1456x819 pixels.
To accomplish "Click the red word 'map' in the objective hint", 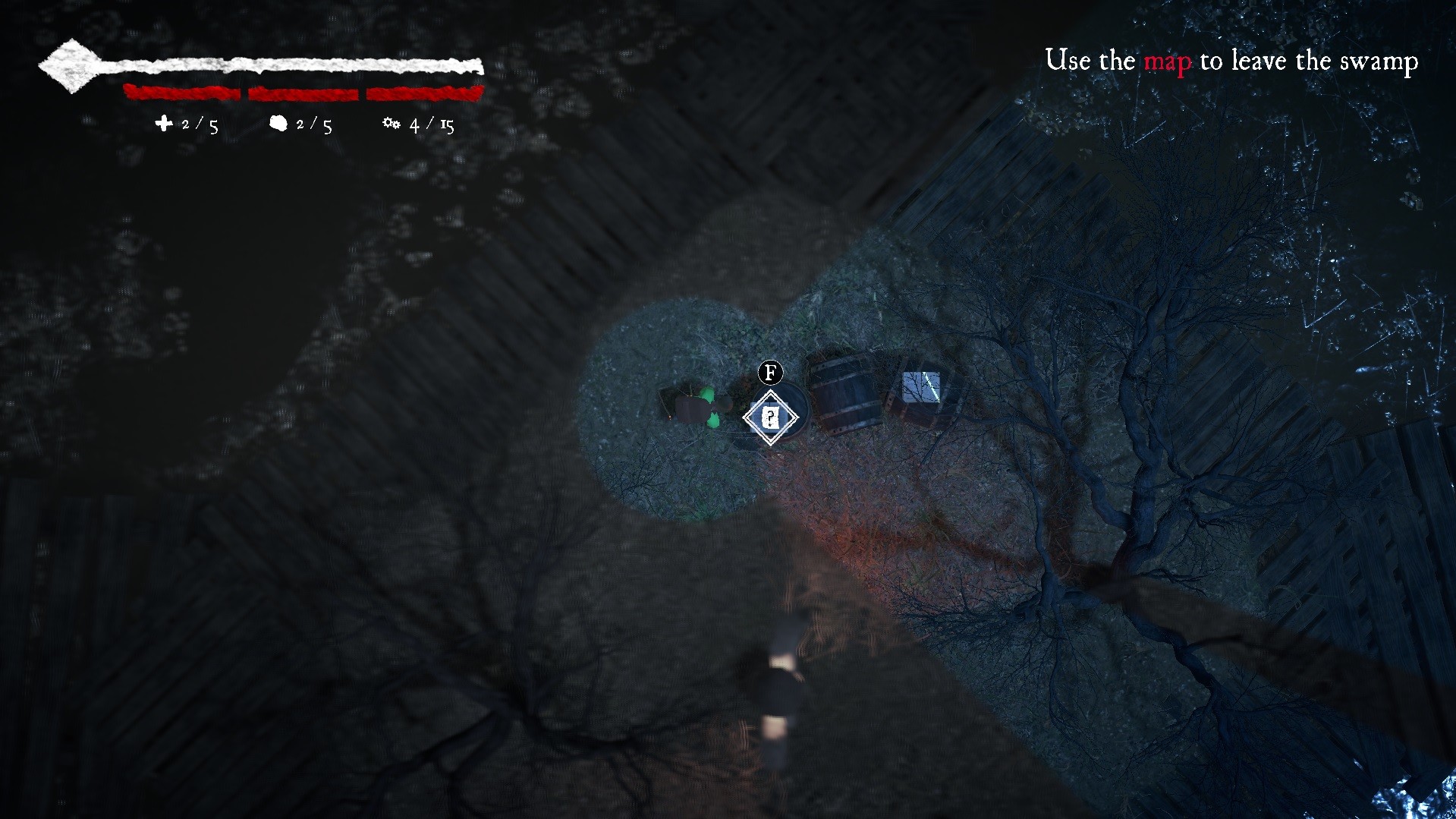I will tap(1166, 61).
